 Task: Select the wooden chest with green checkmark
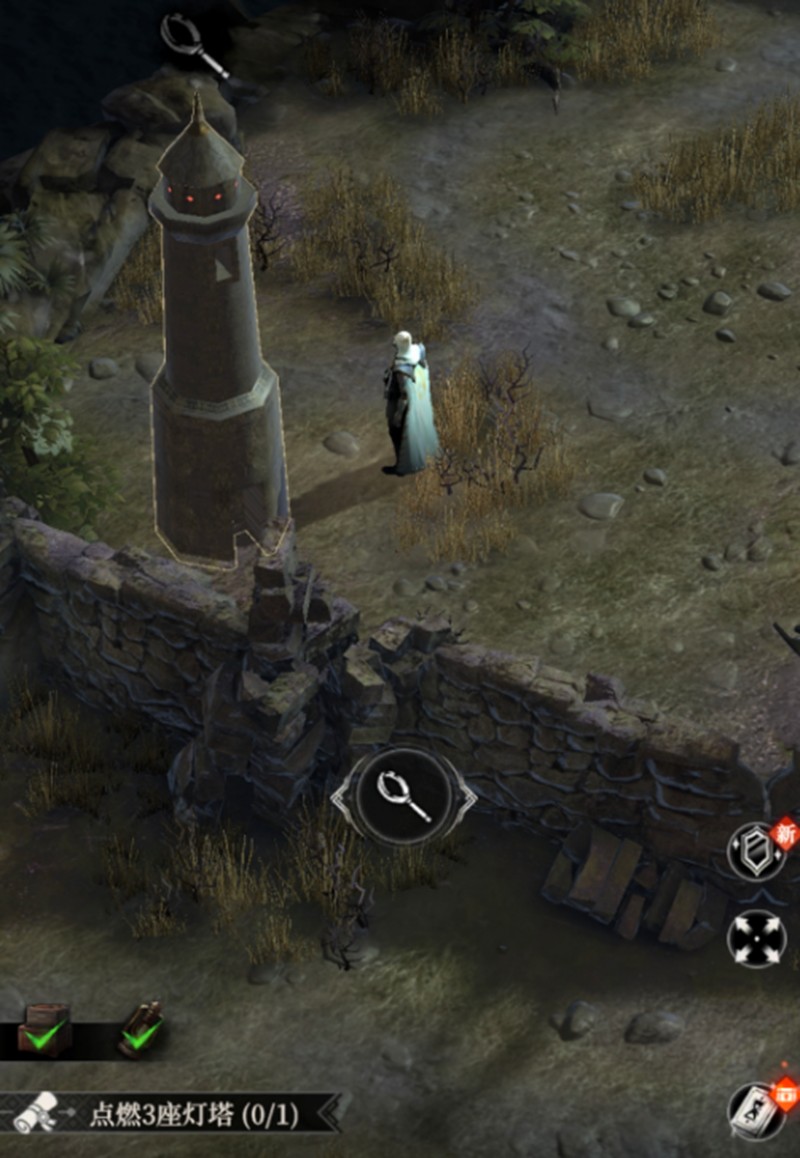click(43, 1028)
